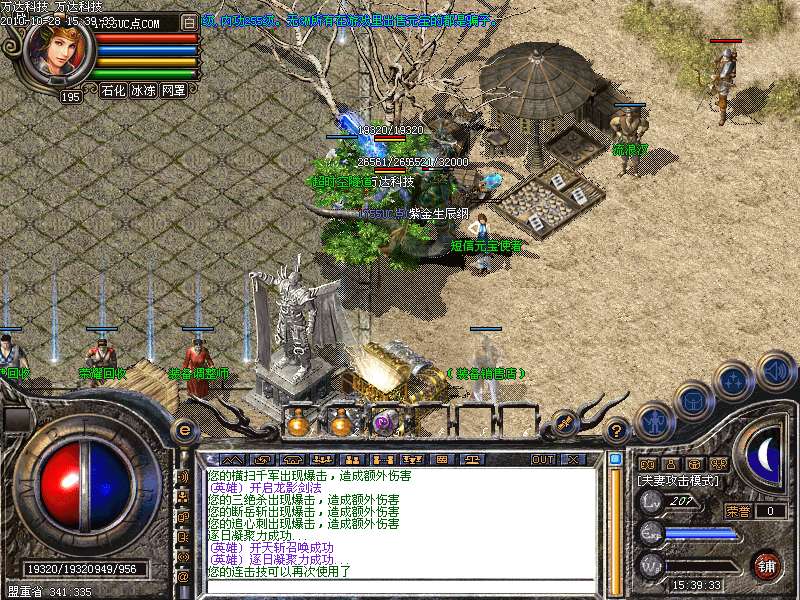Click the small 白 button beside the portrait
The image size is (800, 600).
[189, 21]
